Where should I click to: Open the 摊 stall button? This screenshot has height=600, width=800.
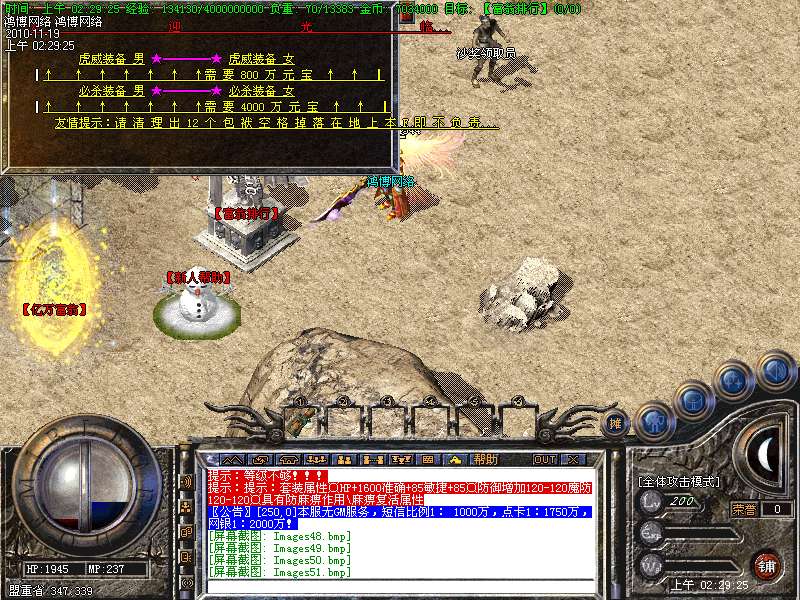click(x=617, y=423)
